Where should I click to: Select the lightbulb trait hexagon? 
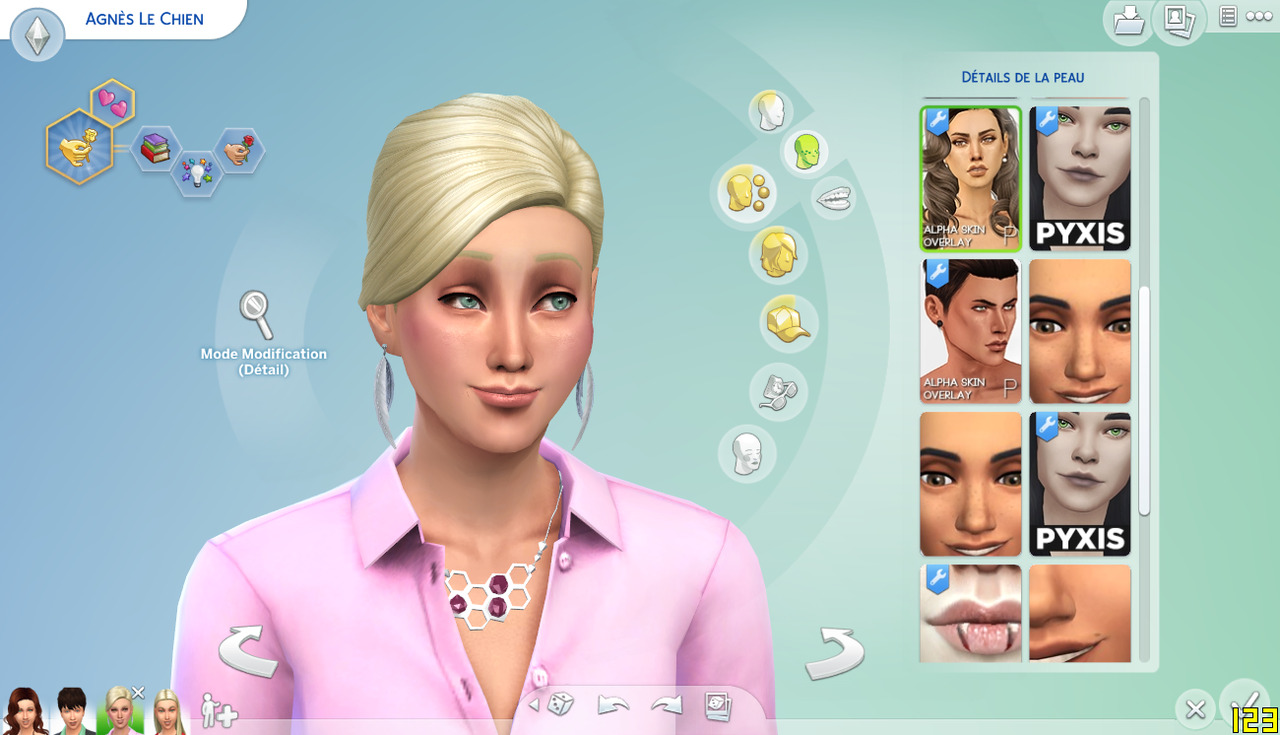coord(195,174)
